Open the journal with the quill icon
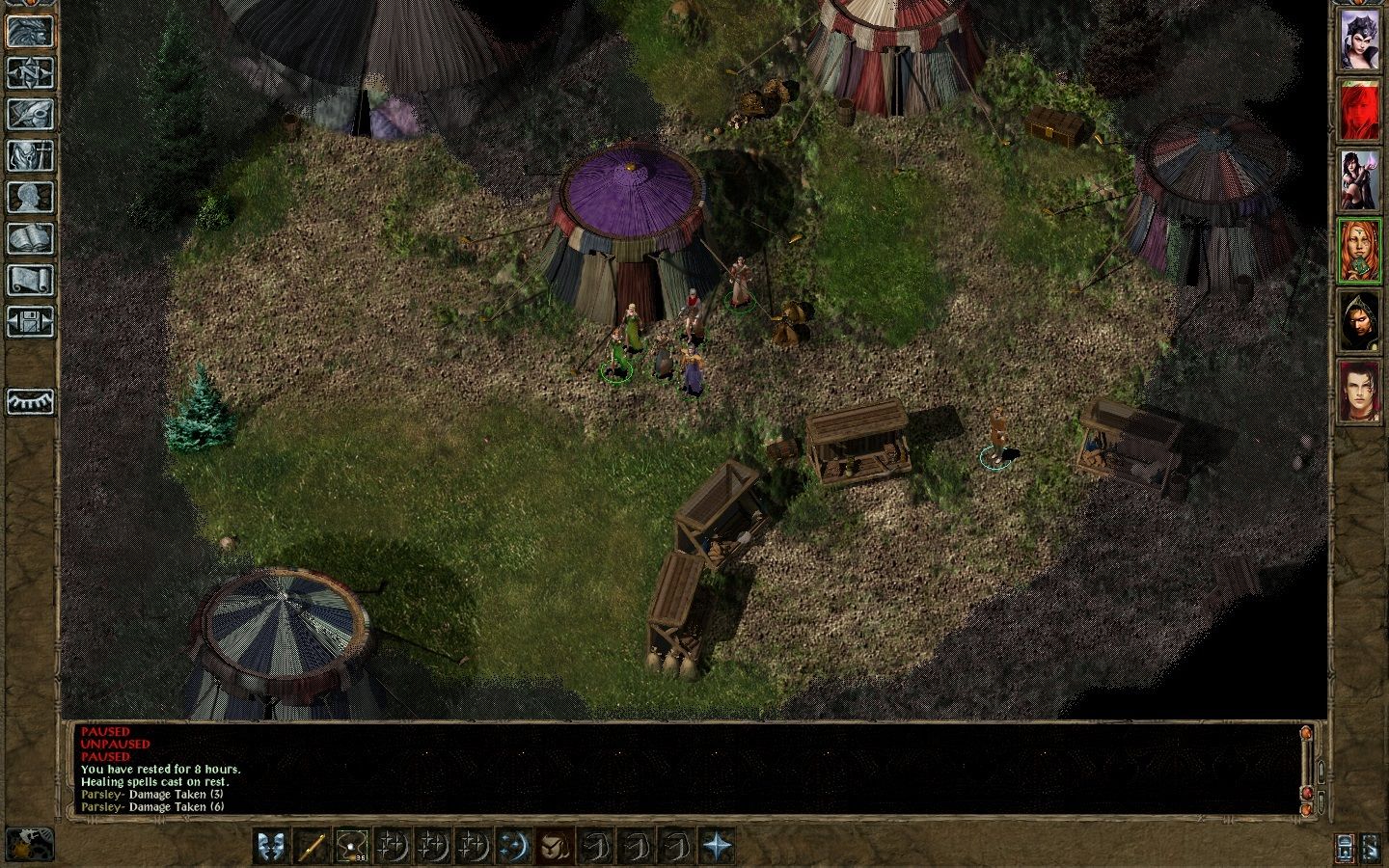1389x868 pixels. [31, 114]
